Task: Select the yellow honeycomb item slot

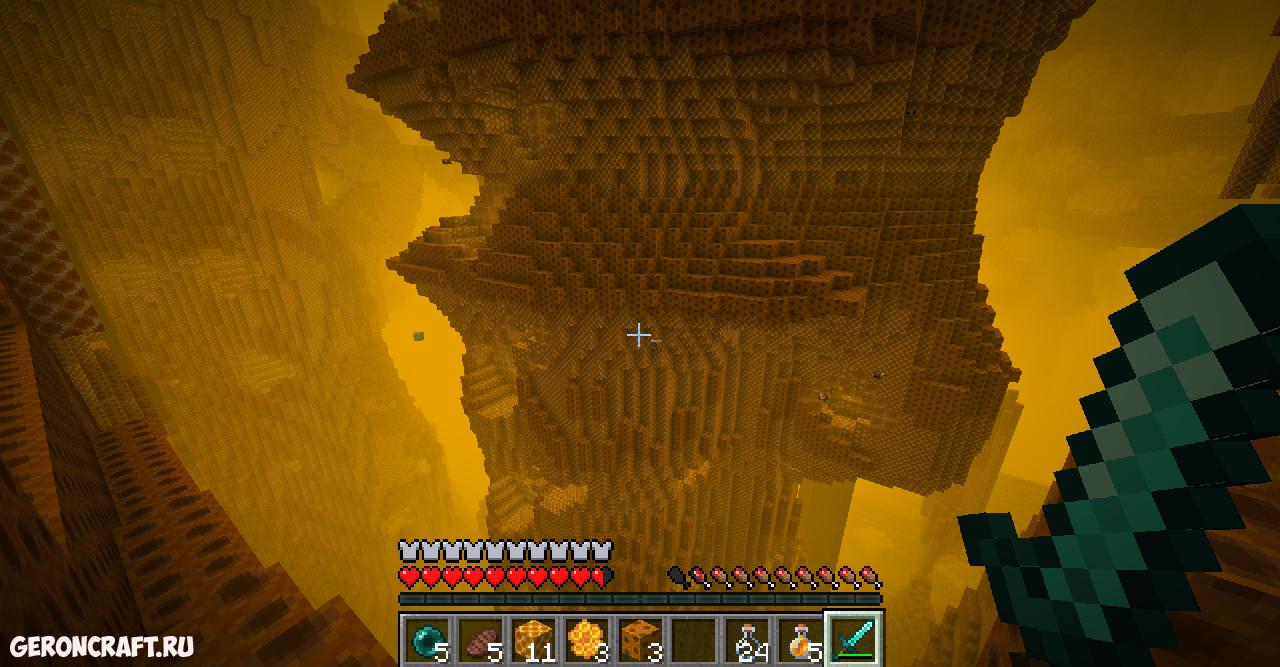Action: (x=586, y=638)
